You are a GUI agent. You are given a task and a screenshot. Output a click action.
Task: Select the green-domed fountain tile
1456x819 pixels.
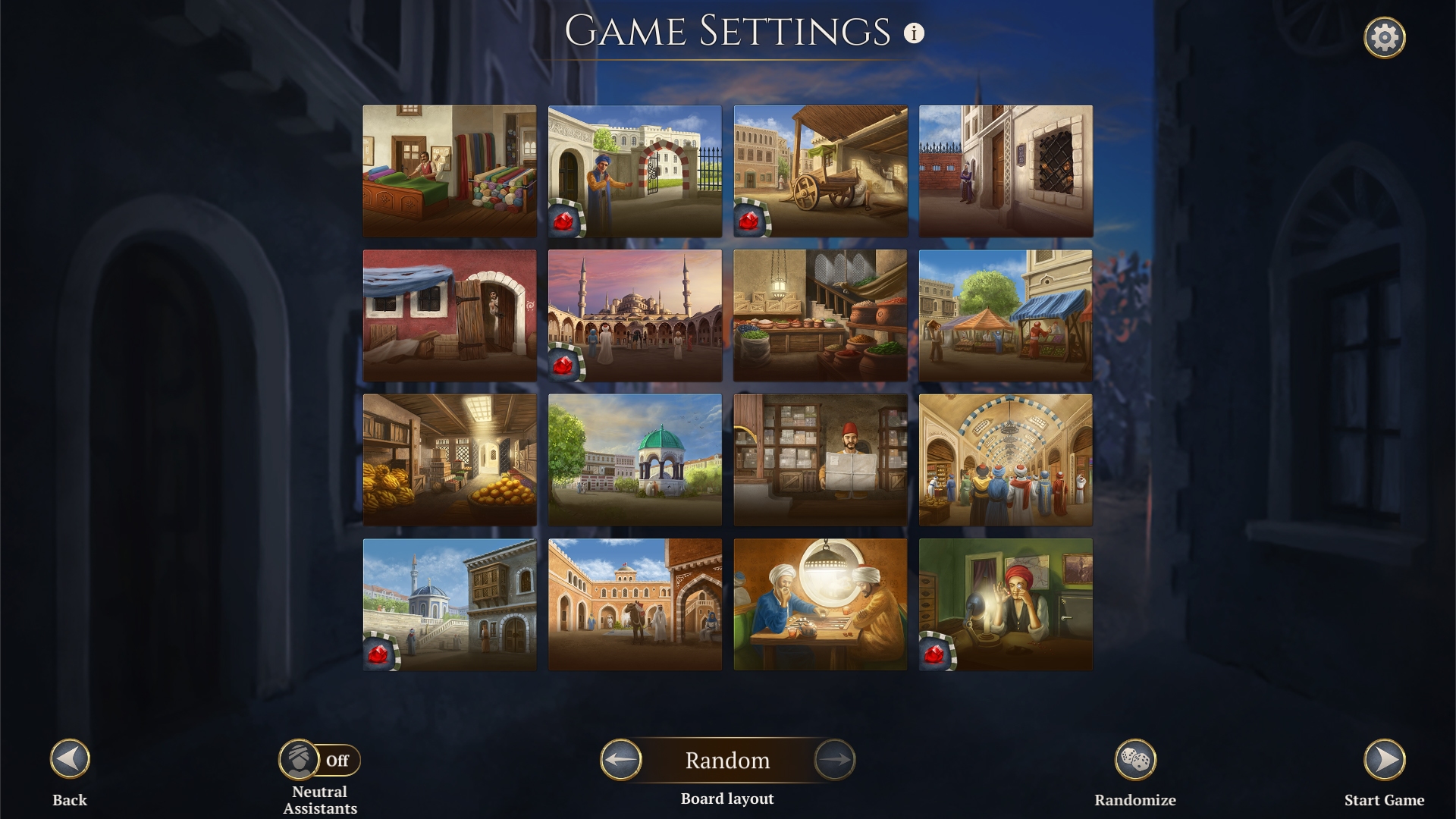click(x=635, y=459)
